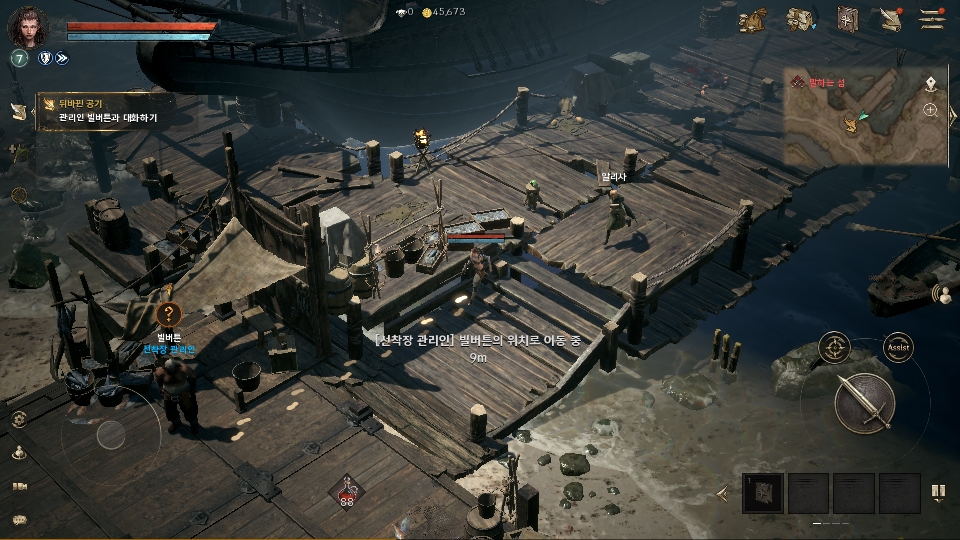This screenshot has width=960, height=540.
Task: Toggle the Assist button
Action: [x=898, y=347]
